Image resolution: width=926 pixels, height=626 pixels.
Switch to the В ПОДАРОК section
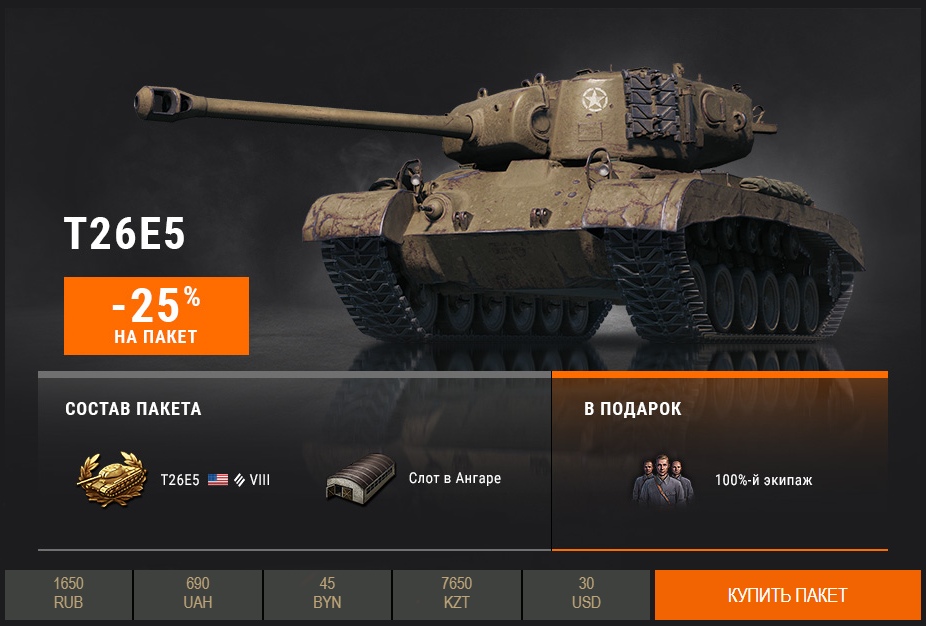[x=633, y=409]
